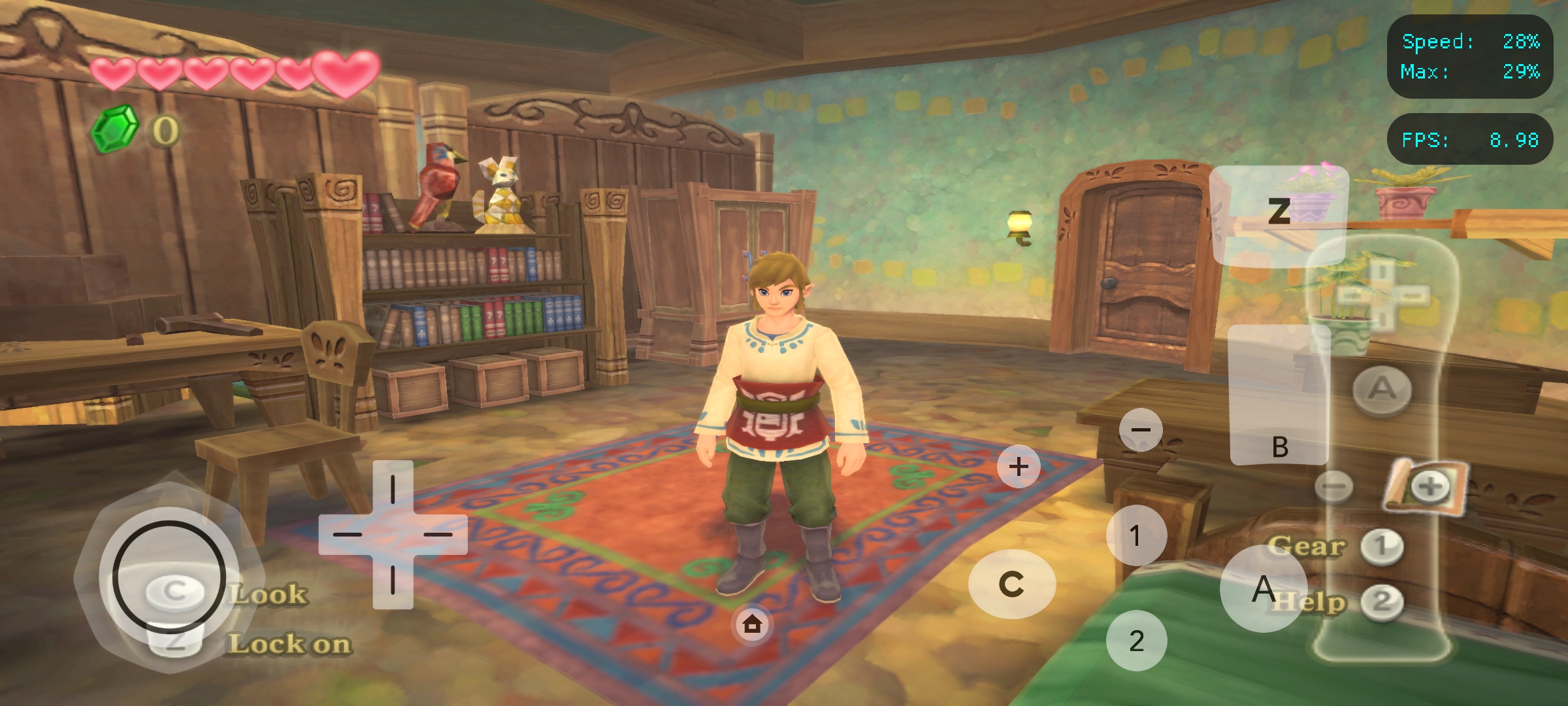
Task: Tap the white circular plus touch button
Action: (x=1019, y=467)
